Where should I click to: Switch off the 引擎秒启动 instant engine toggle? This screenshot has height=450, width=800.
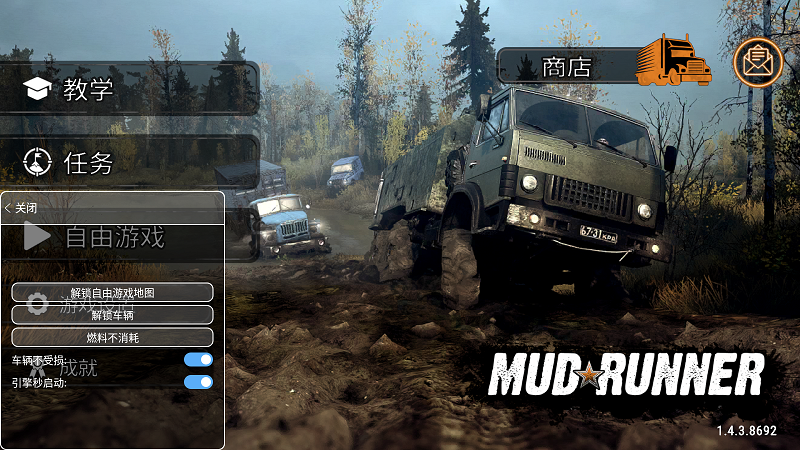[x=199, y=382]
